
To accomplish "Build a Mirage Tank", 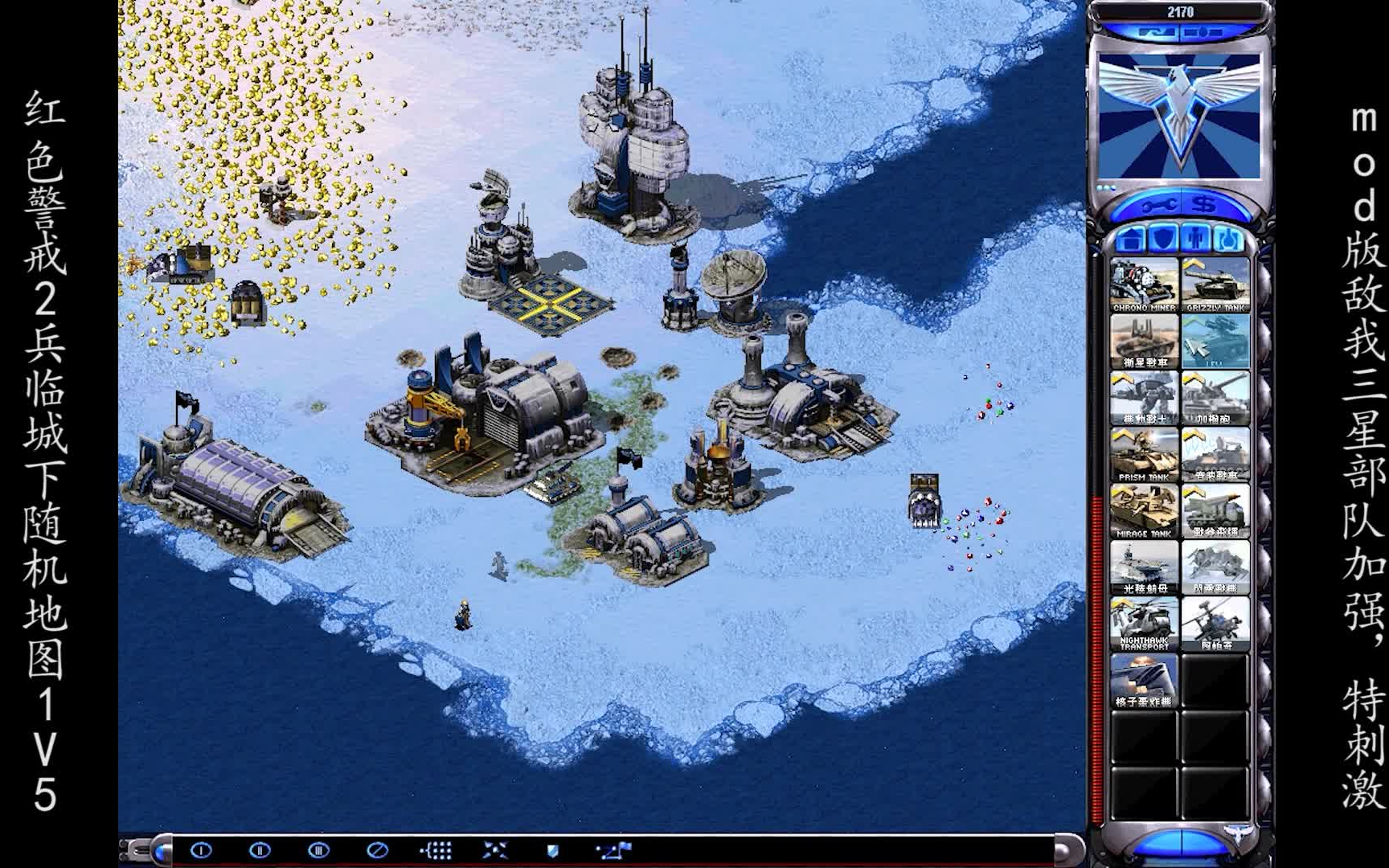I will coord(1144,510).
